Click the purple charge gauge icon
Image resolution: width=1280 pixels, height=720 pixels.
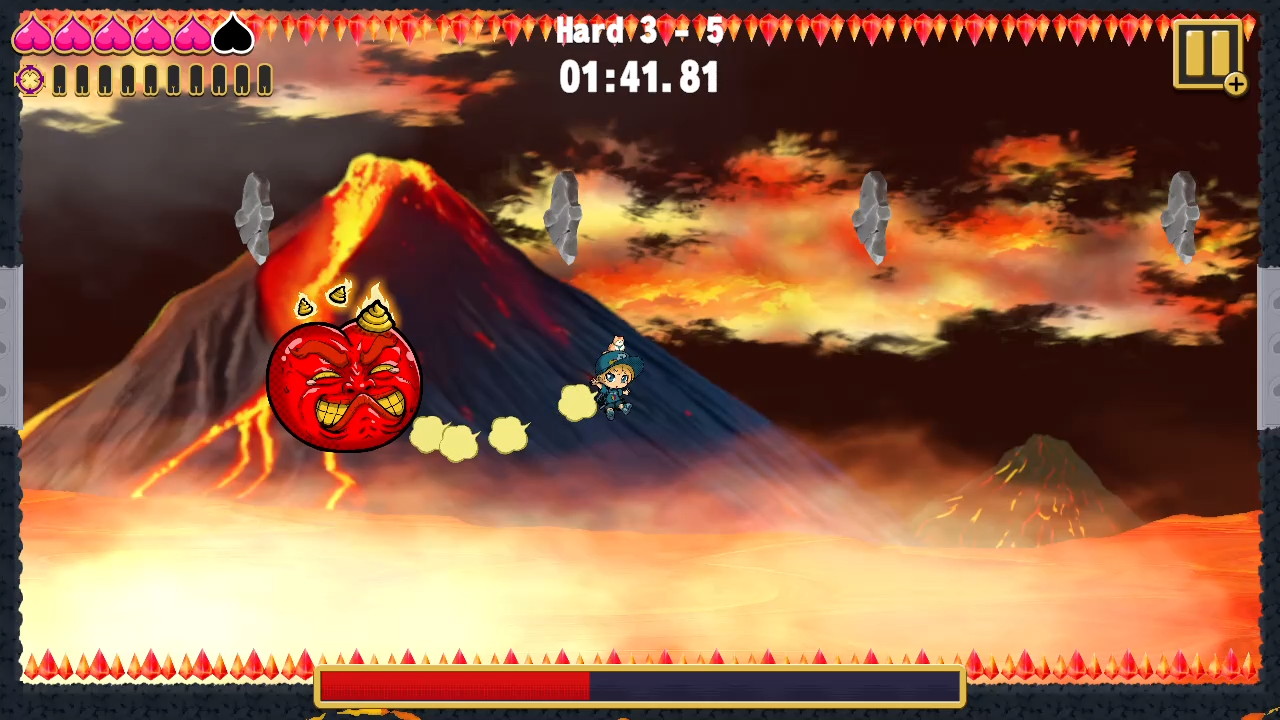(29, 82)
